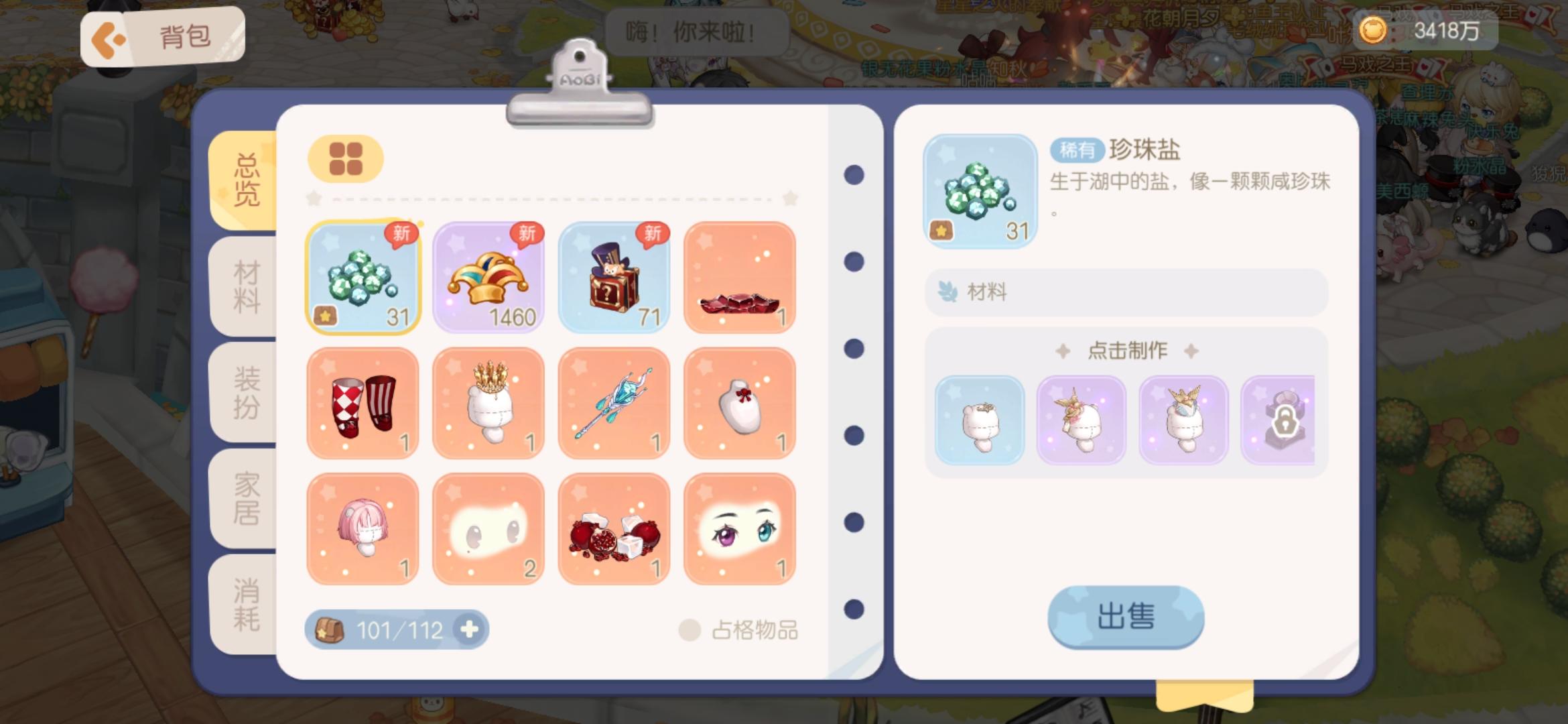Screen dimensions: 1568x724
Task: Select the mystery gift box with 新 badge
Action: (x=614, y=277)
